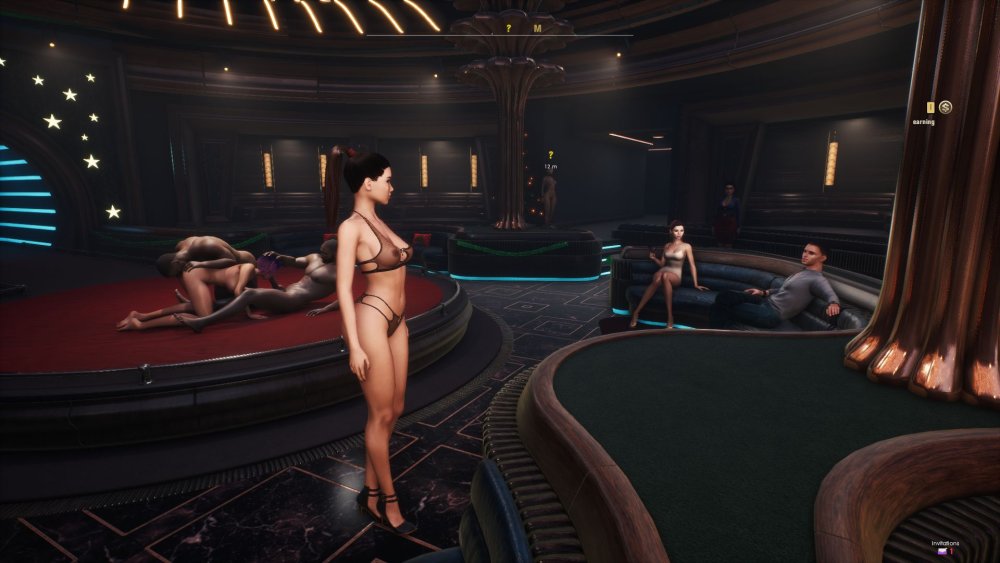
Task: Select the M marker on the compass
Action: tap(537, 28)
